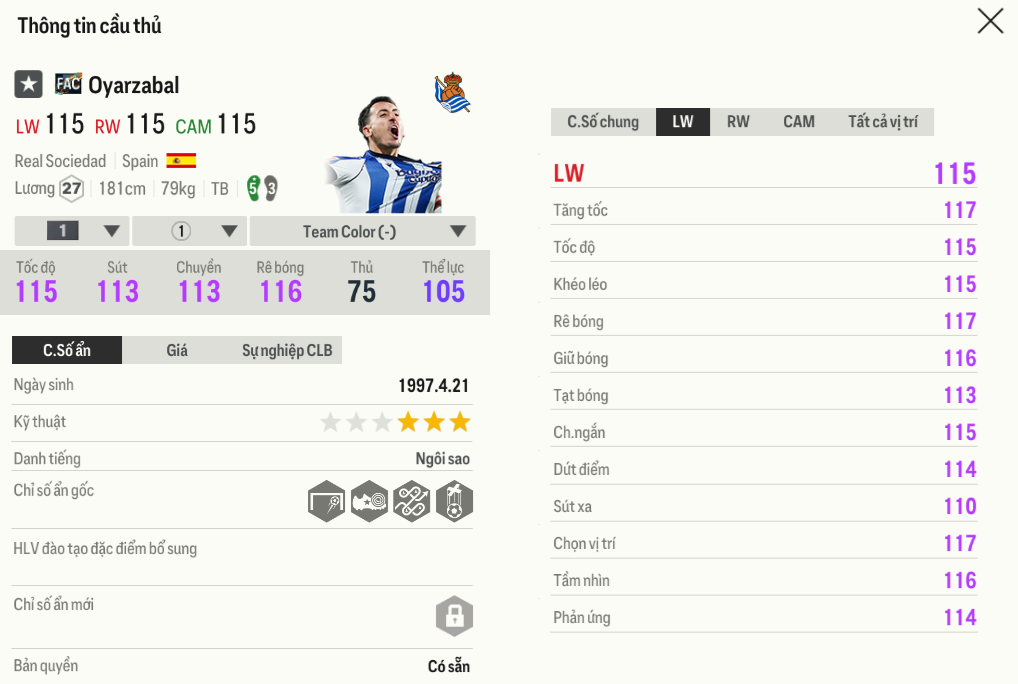Close the player info window
Screen dimensions: 1018x684
(x=990, y=21)
